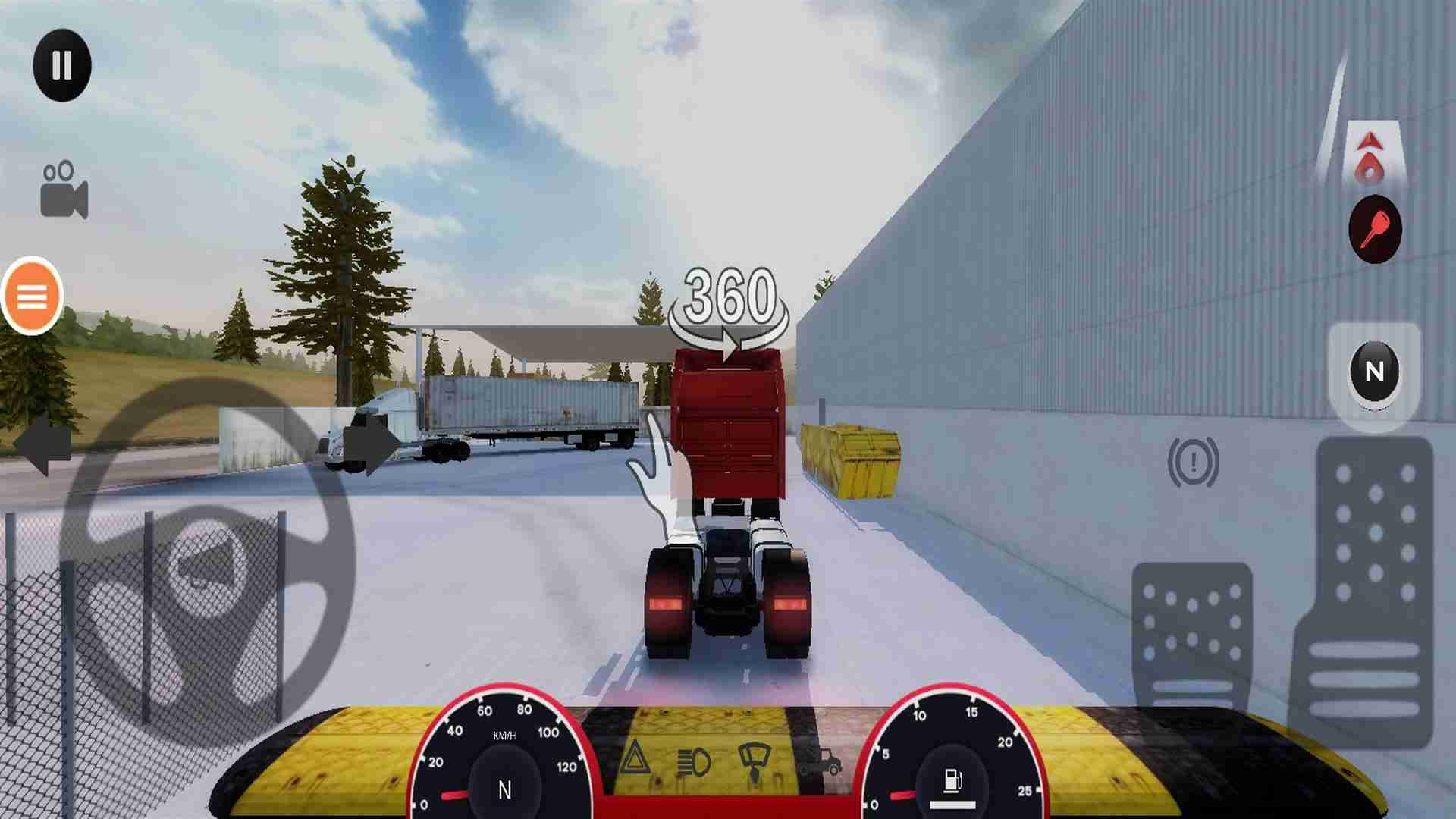The image size is (1456, 819).
Task: Expand the orange hamburger menu
Action: tap(30, 297)
